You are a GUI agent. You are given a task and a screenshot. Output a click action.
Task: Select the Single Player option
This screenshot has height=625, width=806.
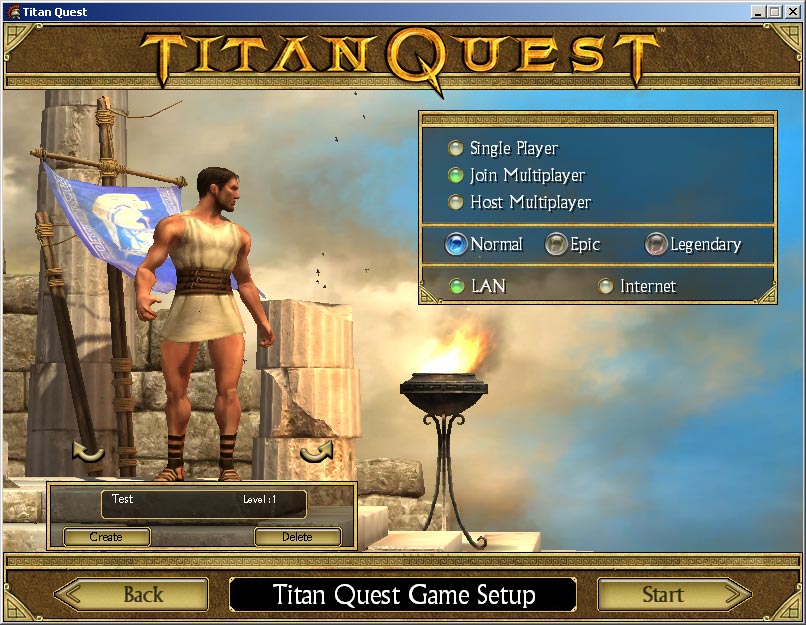tap(456, 149)
